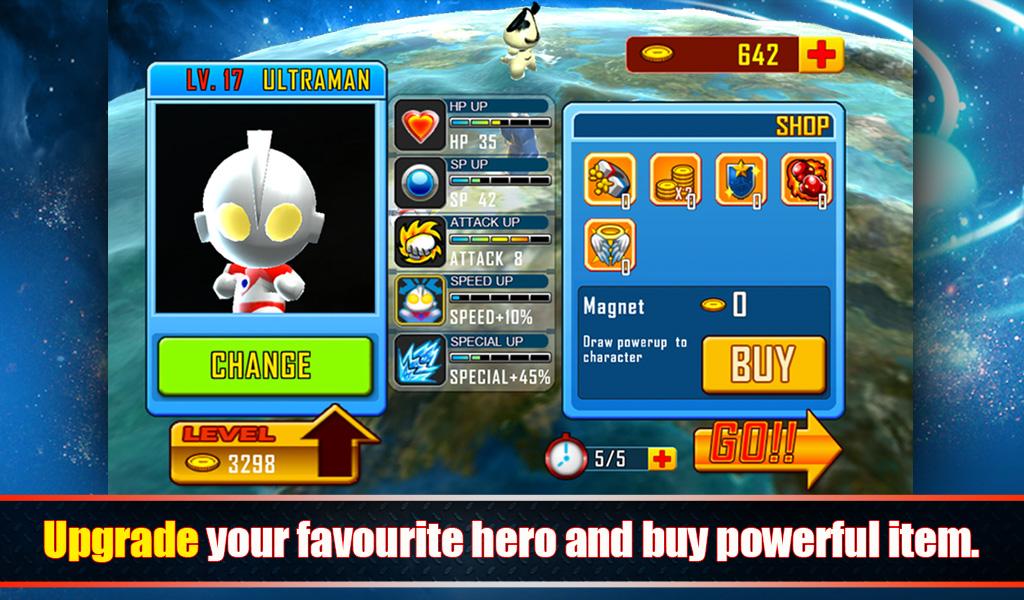Viewport: 1024px width, 600px height.
Task: Select the red fireball shop item
Action: (806, 180)
